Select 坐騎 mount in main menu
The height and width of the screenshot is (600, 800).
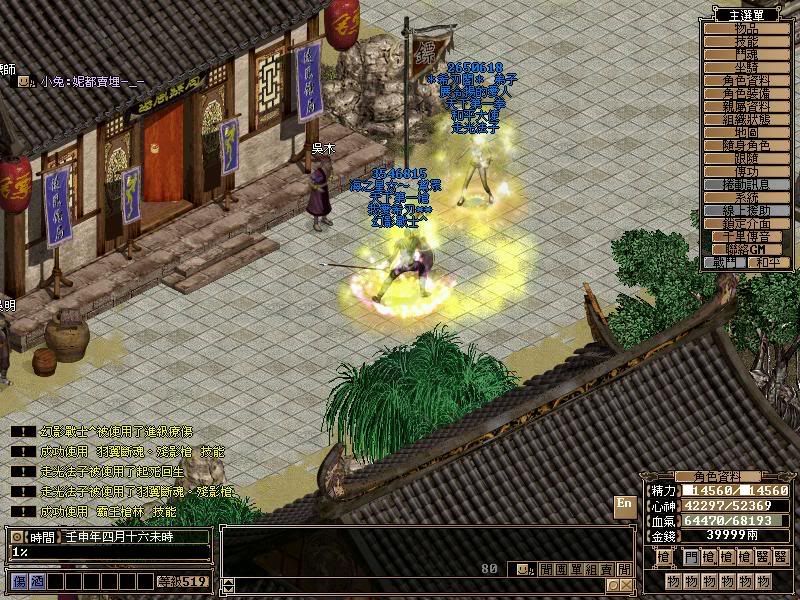click(746, 67)
